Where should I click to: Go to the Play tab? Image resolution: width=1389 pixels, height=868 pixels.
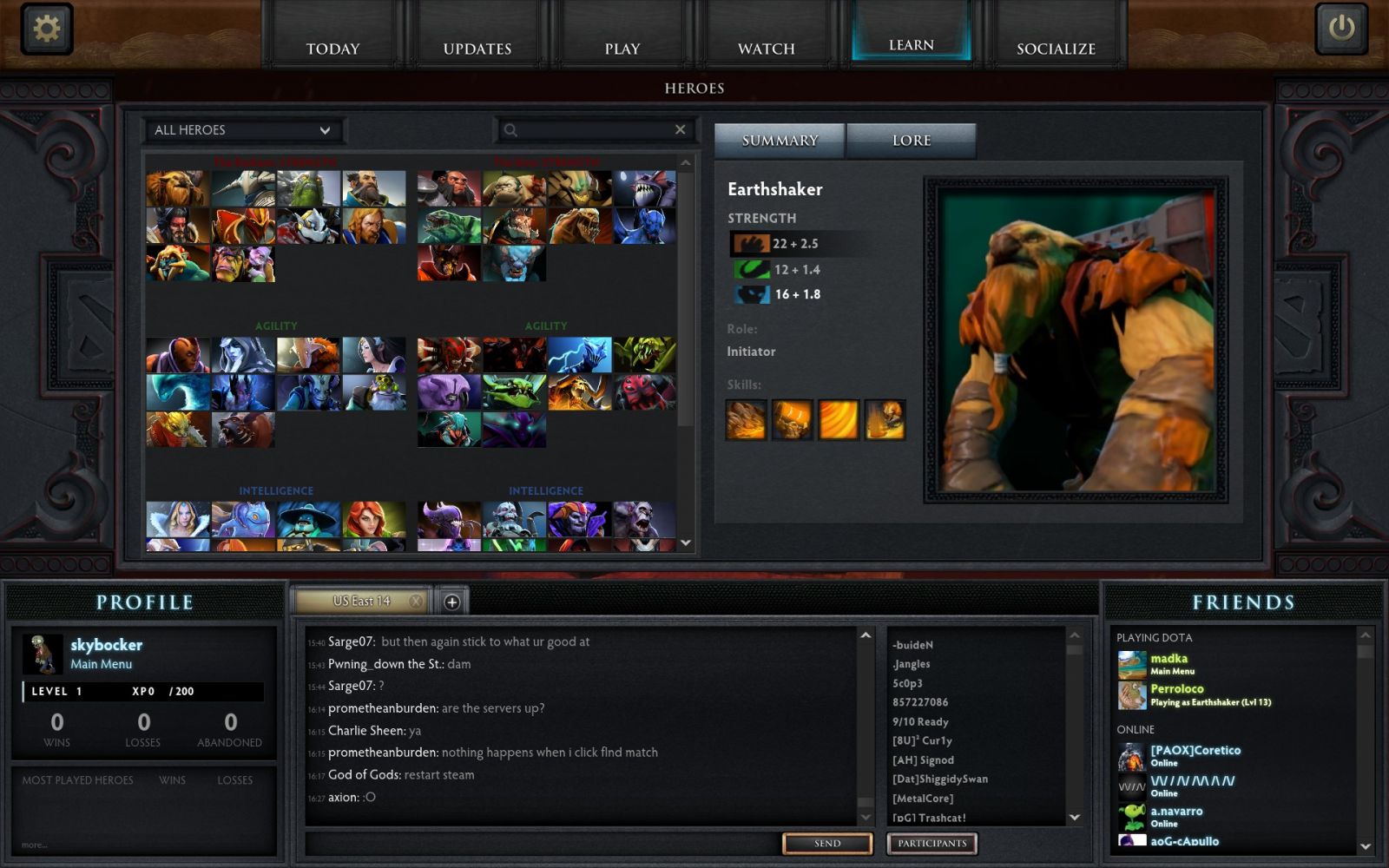pyautogui.click(x=622, y=49)
